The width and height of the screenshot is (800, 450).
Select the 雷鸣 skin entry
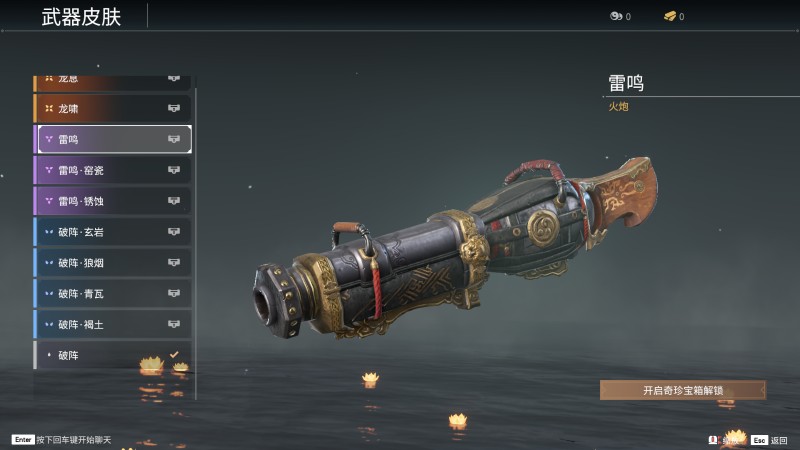pyautogui.click(x=112, y=139)
